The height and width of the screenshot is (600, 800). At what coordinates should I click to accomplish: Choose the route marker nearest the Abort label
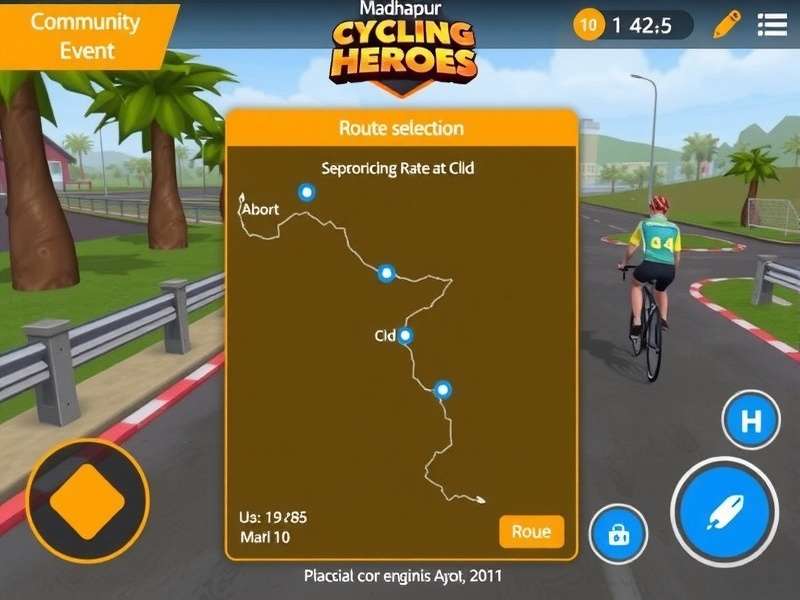point(307,192)
